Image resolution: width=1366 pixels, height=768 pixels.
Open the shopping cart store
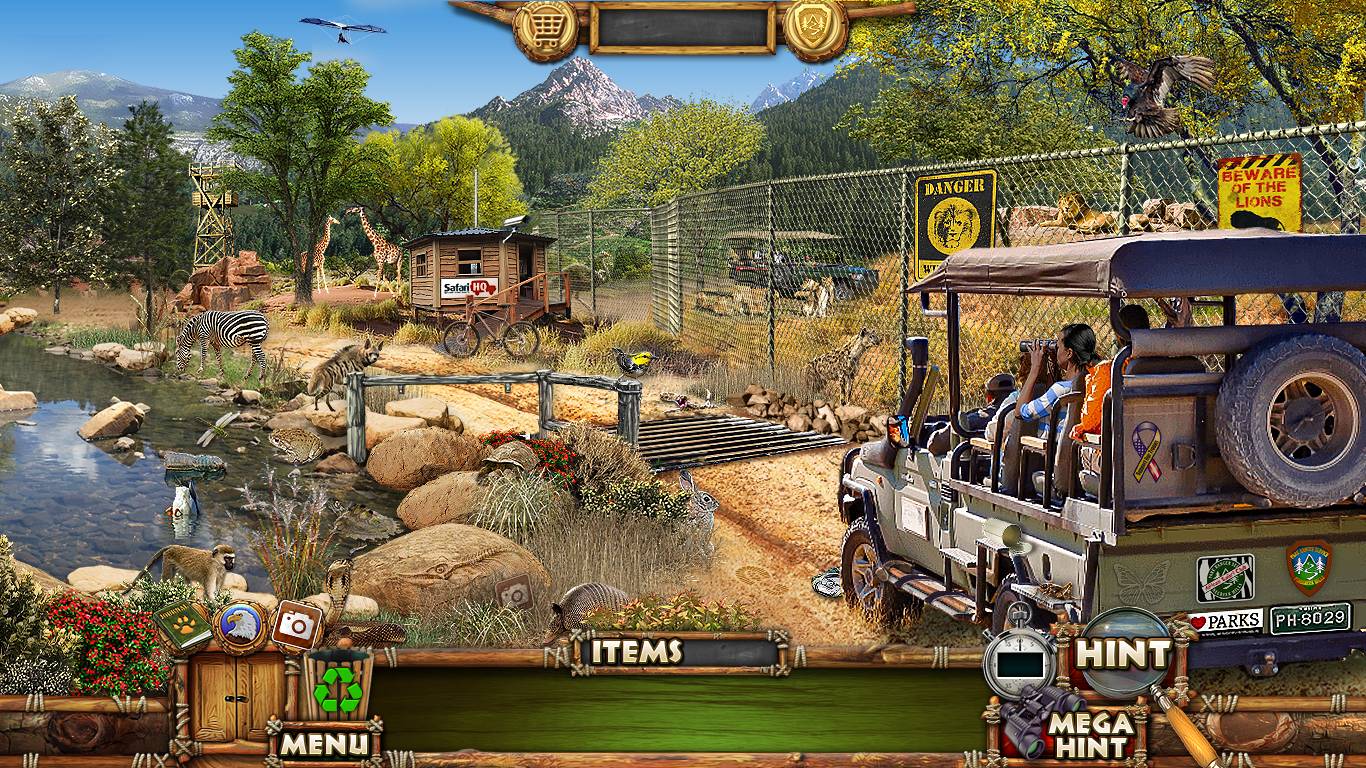click(545, 28)
